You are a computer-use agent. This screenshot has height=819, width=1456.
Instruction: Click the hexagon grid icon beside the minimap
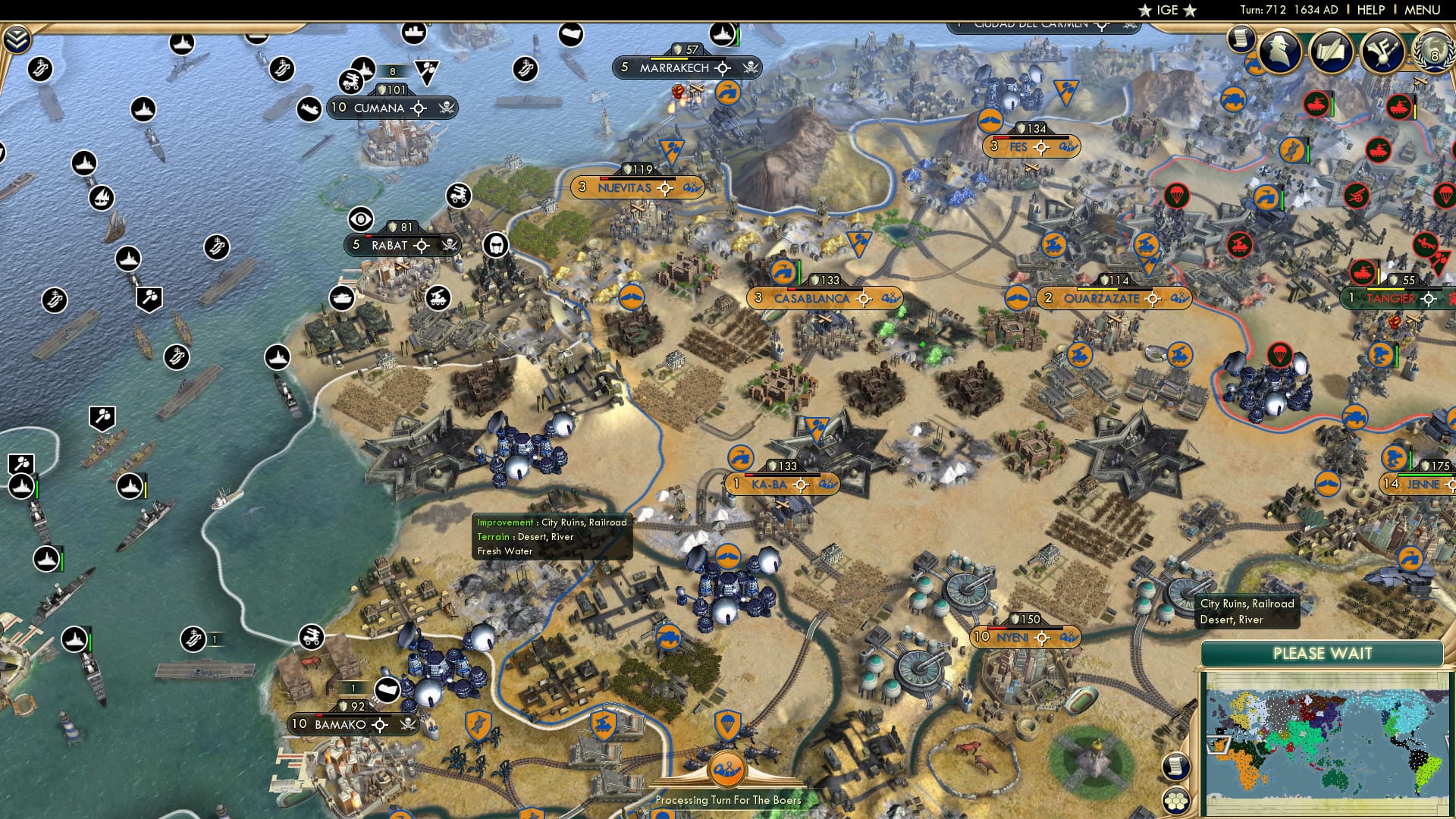(x=1175, y=802)
